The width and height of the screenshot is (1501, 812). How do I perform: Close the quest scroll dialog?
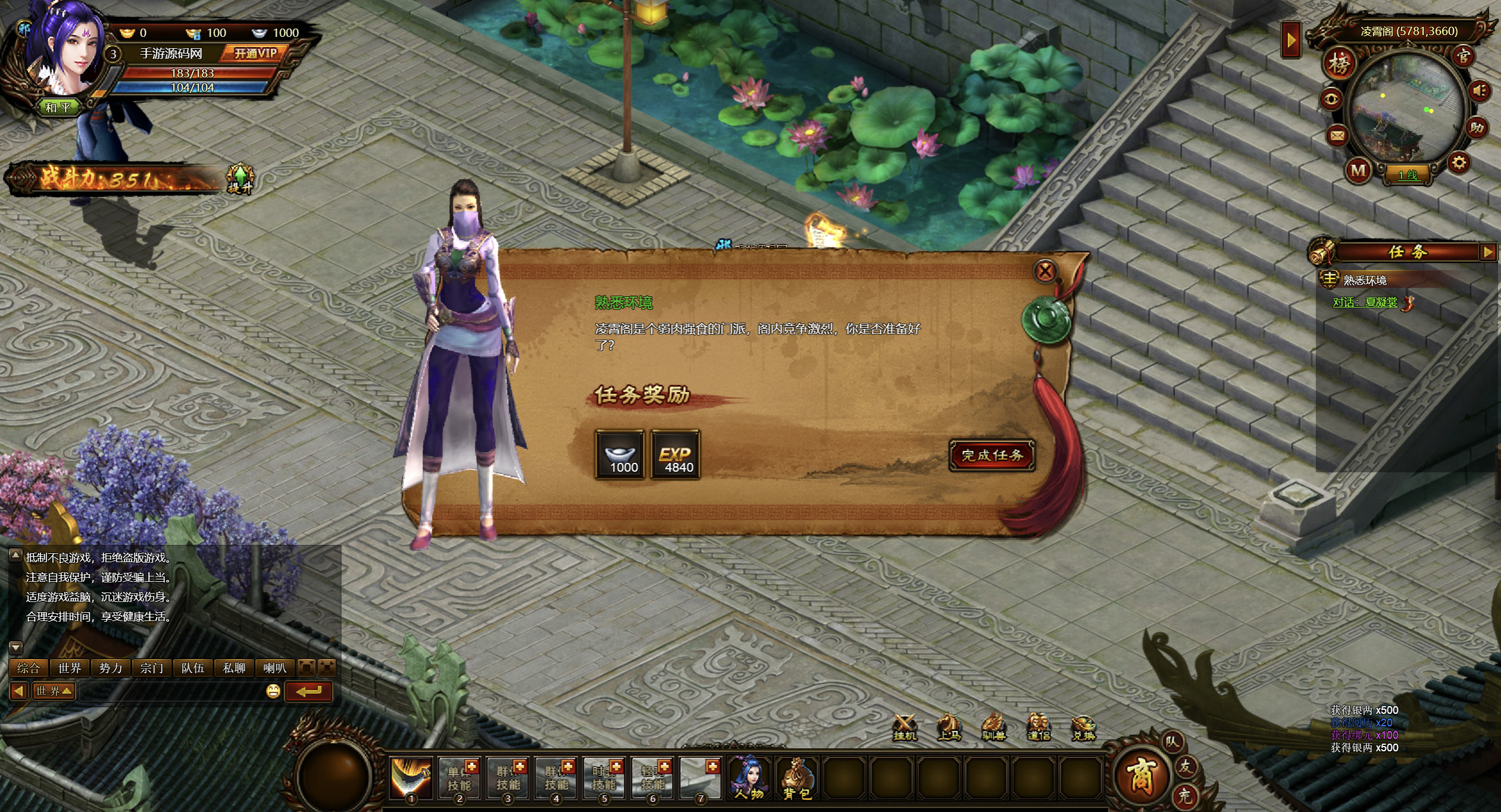tap(1045, 272)
